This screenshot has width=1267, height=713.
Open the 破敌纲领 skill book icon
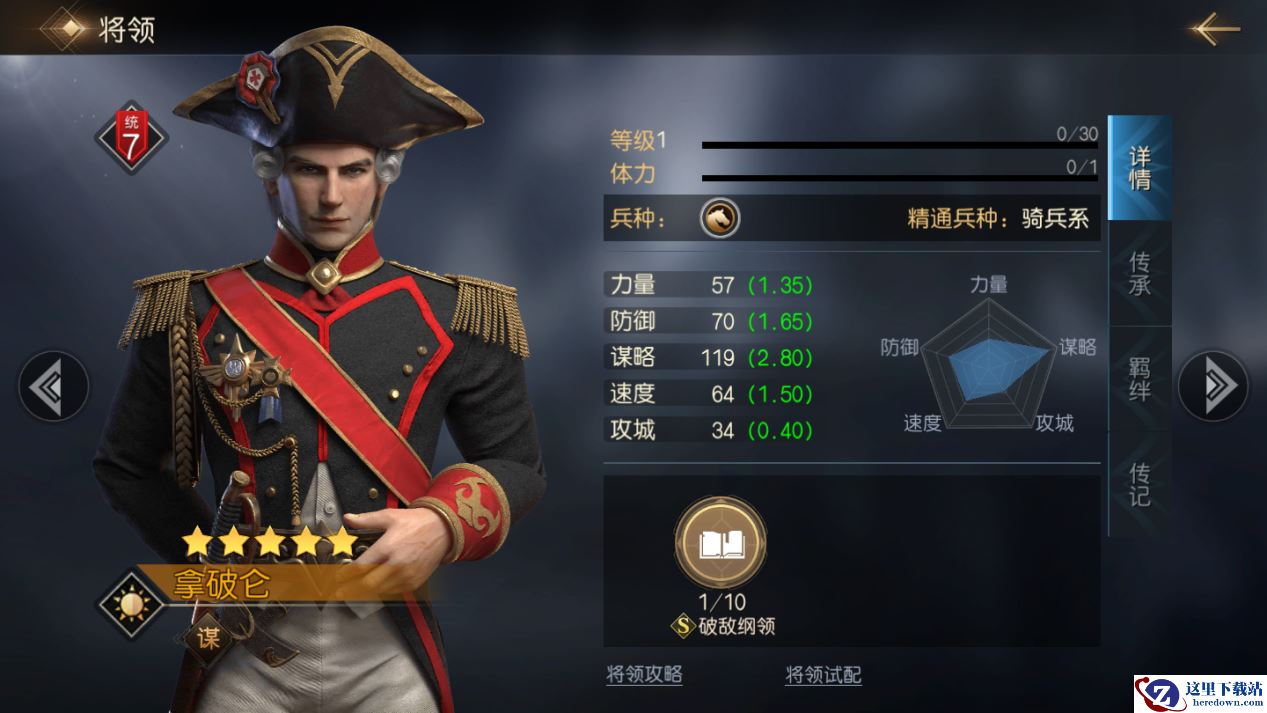(x=720, y=544)
